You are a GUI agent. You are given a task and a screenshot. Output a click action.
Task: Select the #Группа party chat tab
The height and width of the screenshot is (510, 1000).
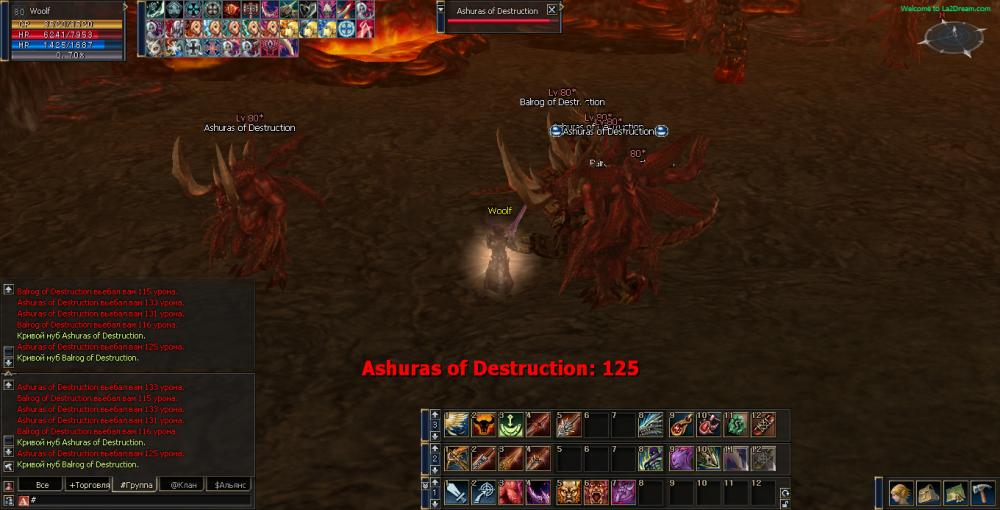coord(135,485)
